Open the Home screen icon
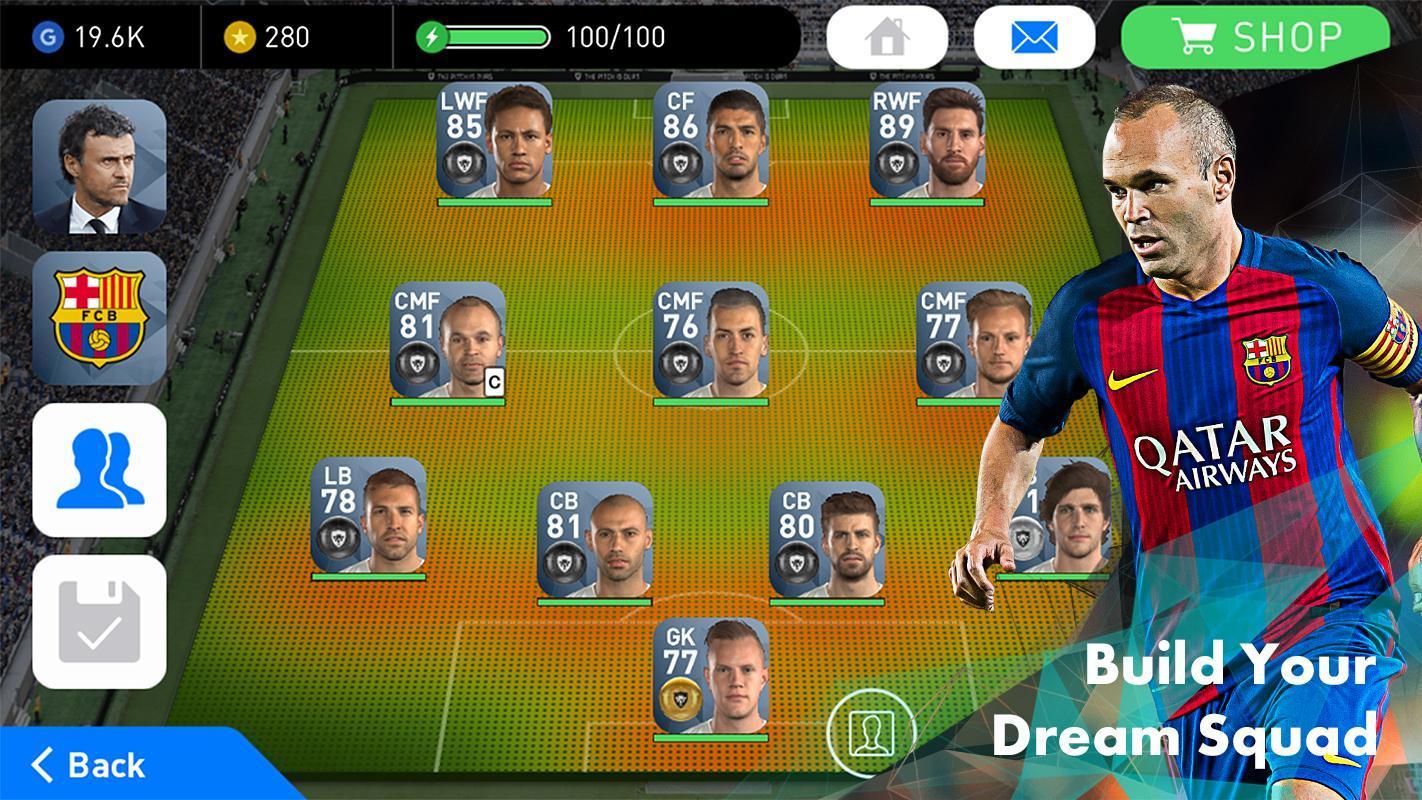 [886, 36]
